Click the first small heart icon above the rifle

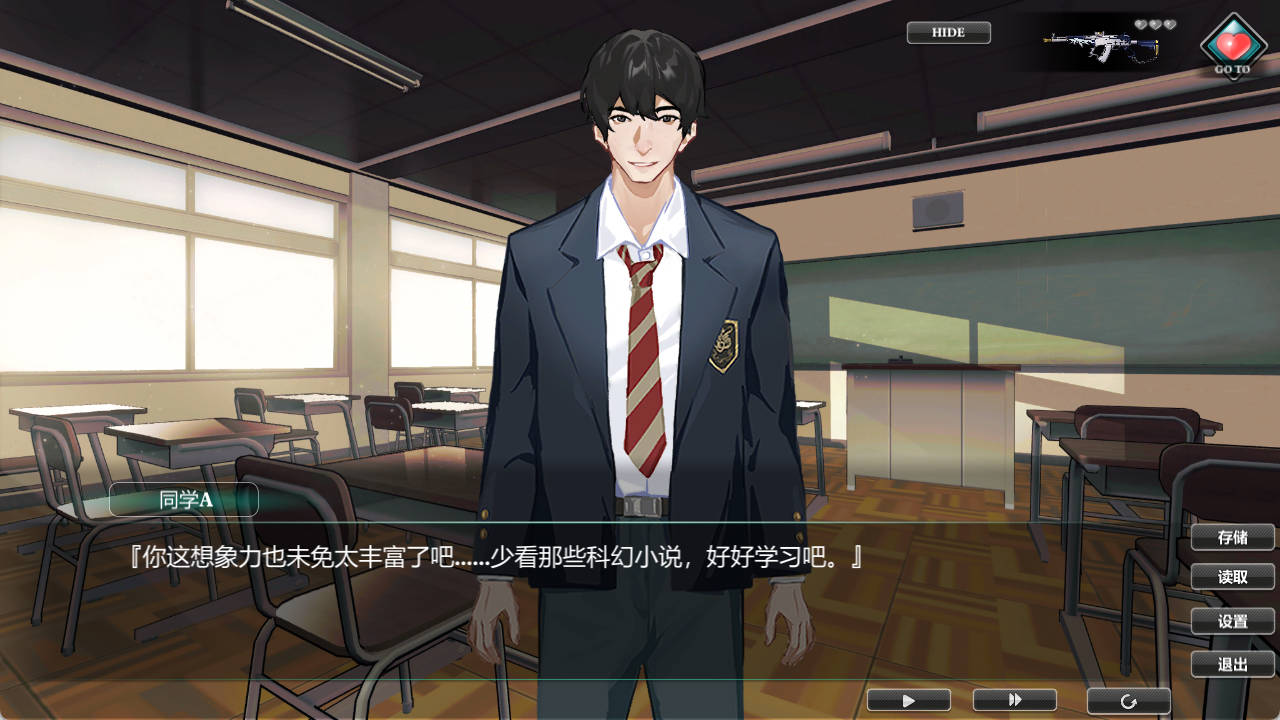[1141, 24]
